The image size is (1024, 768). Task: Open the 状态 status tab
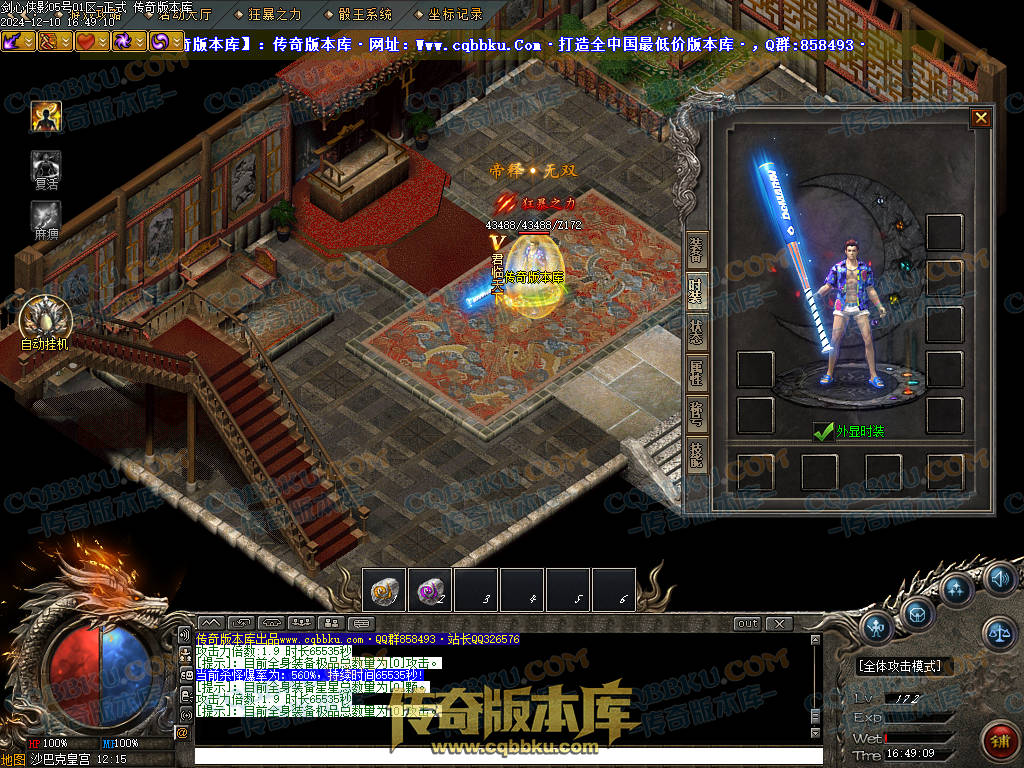click(x=697, y=333)
